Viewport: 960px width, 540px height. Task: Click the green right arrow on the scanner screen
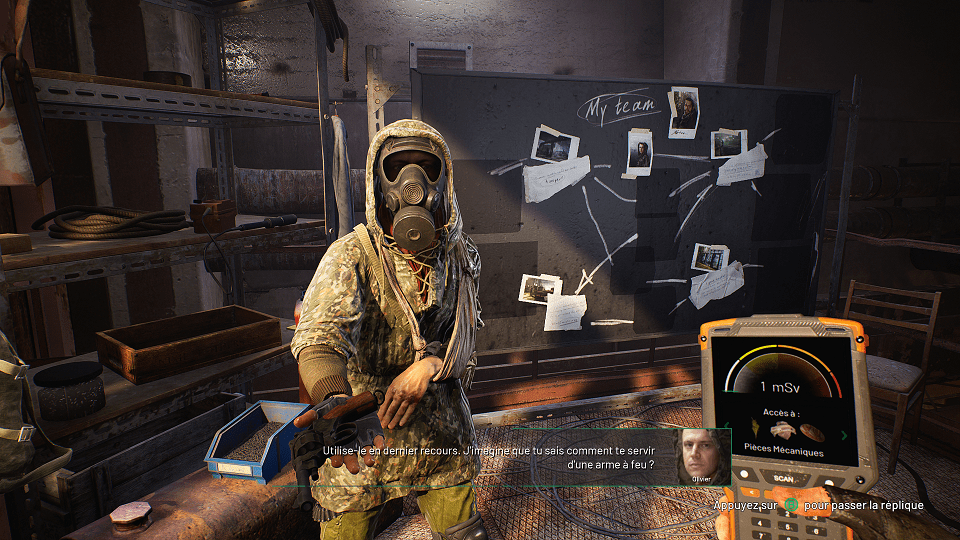coord(844,435)
